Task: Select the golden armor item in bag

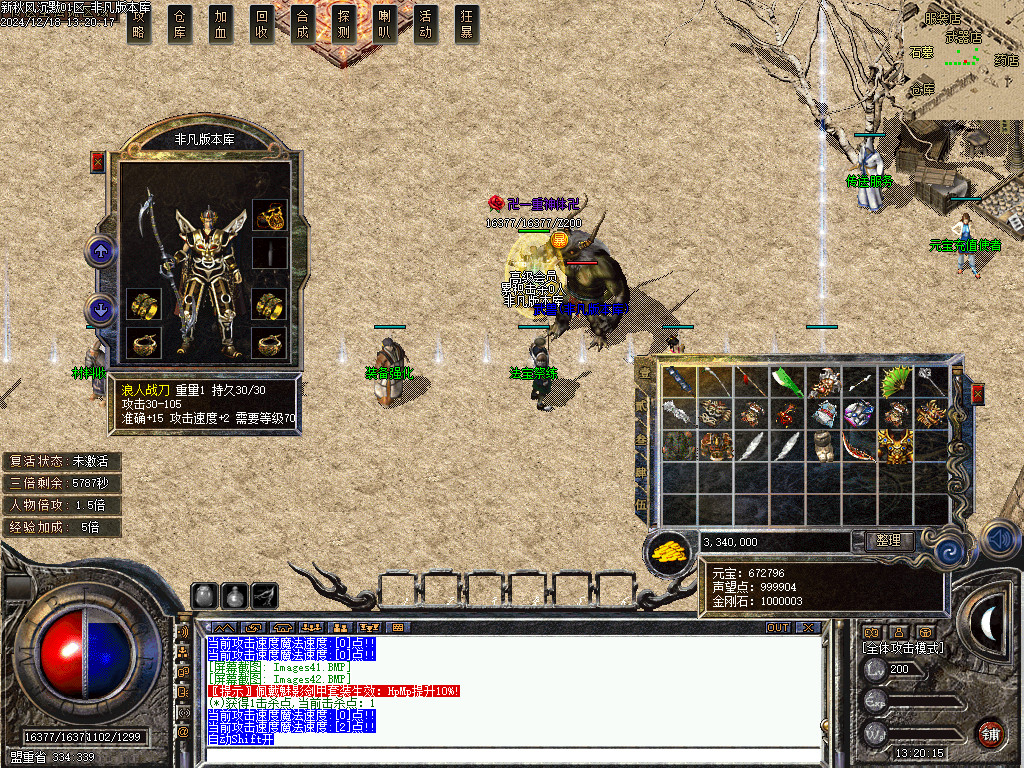Action: (x=893, y=445)
